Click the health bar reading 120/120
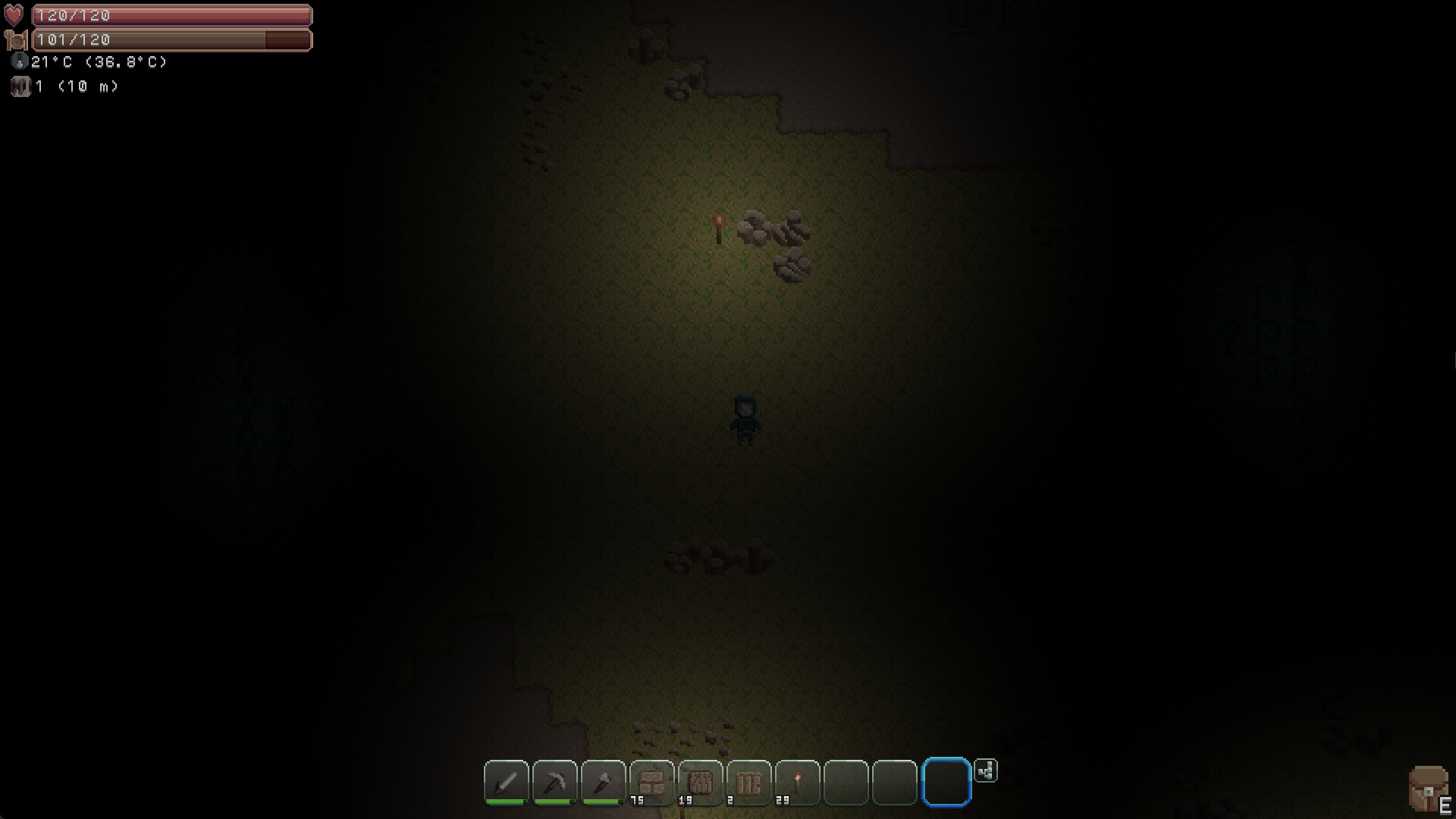Image resolution: width=1456 pixels, height=819 pixels. click(x=171, y=14)
